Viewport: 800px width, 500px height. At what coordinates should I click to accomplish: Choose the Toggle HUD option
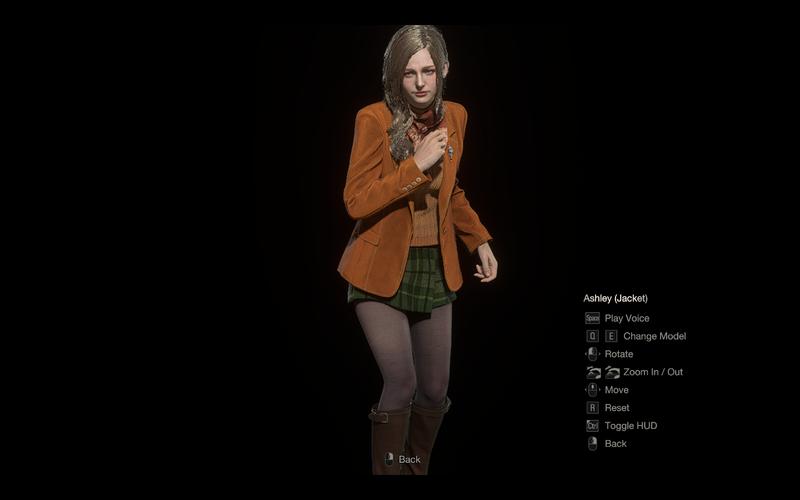[630, 426]
